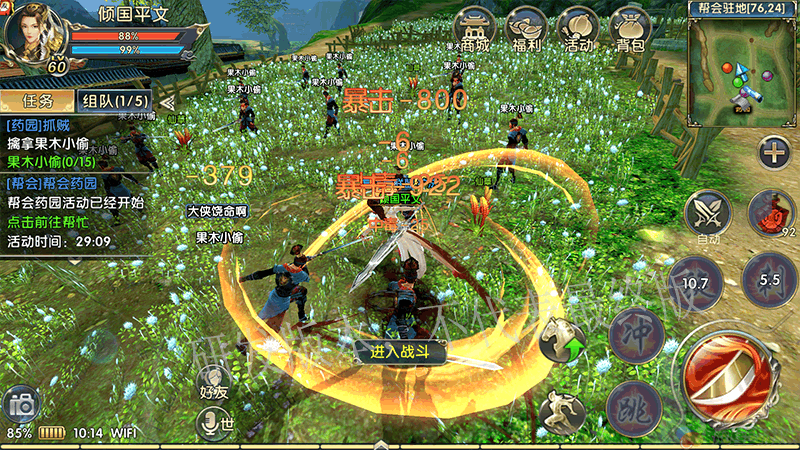Switch to the 组队 team tab
The width and height of the screenshot is (800, 450).
pos(115,101)
